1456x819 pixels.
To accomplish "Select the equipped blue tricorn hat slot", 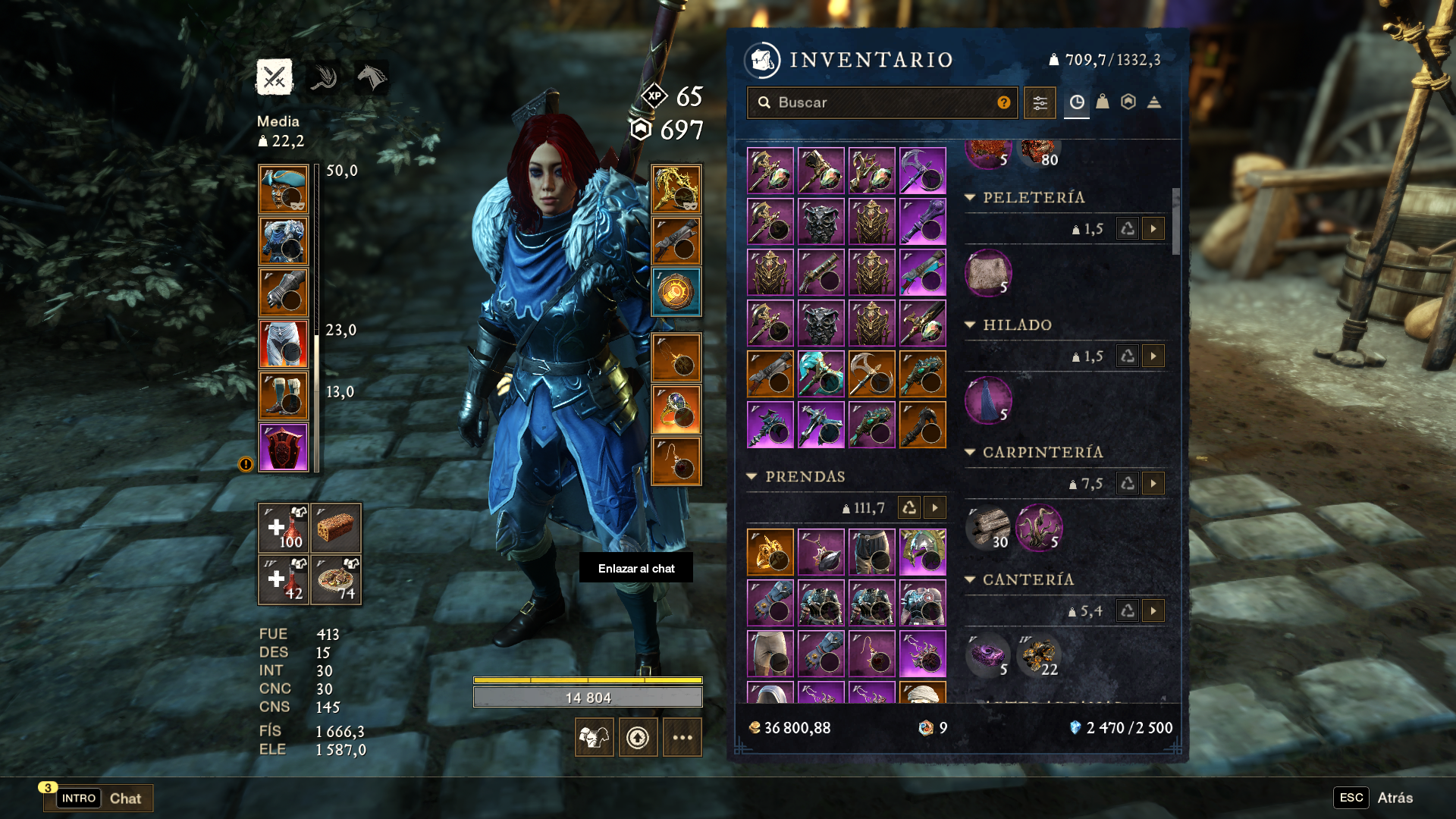I will (284, 190).
